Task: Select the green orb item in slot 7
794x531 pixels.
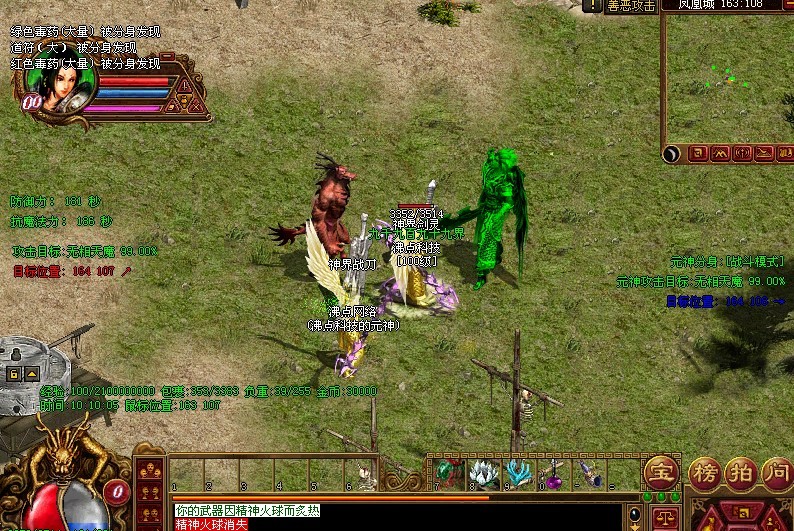Action: (449, 473)
